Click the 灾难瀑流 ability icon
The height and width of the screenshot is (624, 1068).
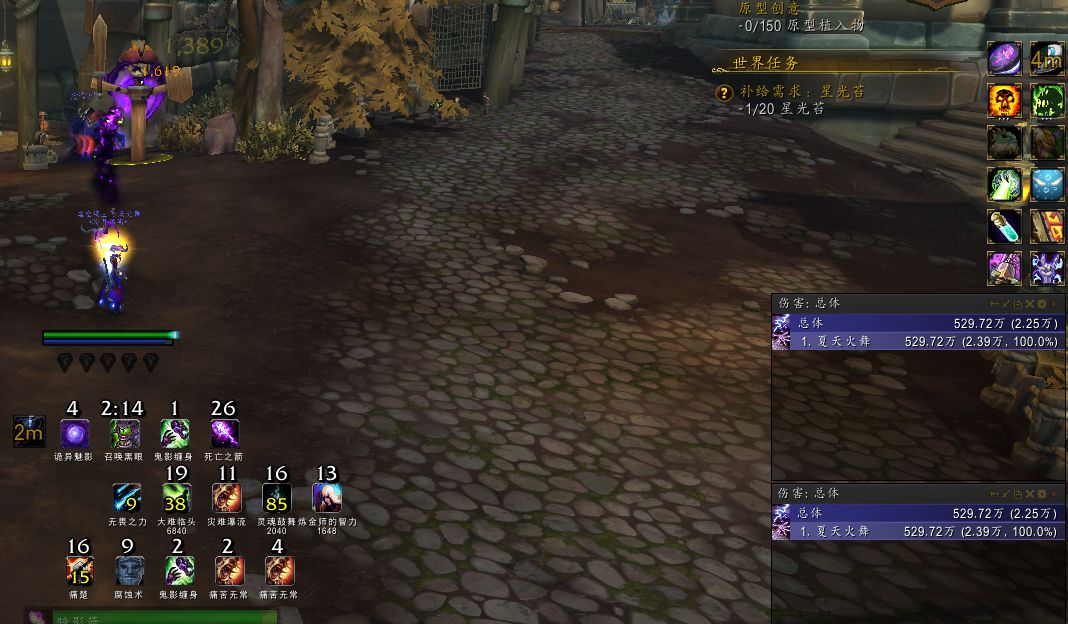click(x=227, y=498)
